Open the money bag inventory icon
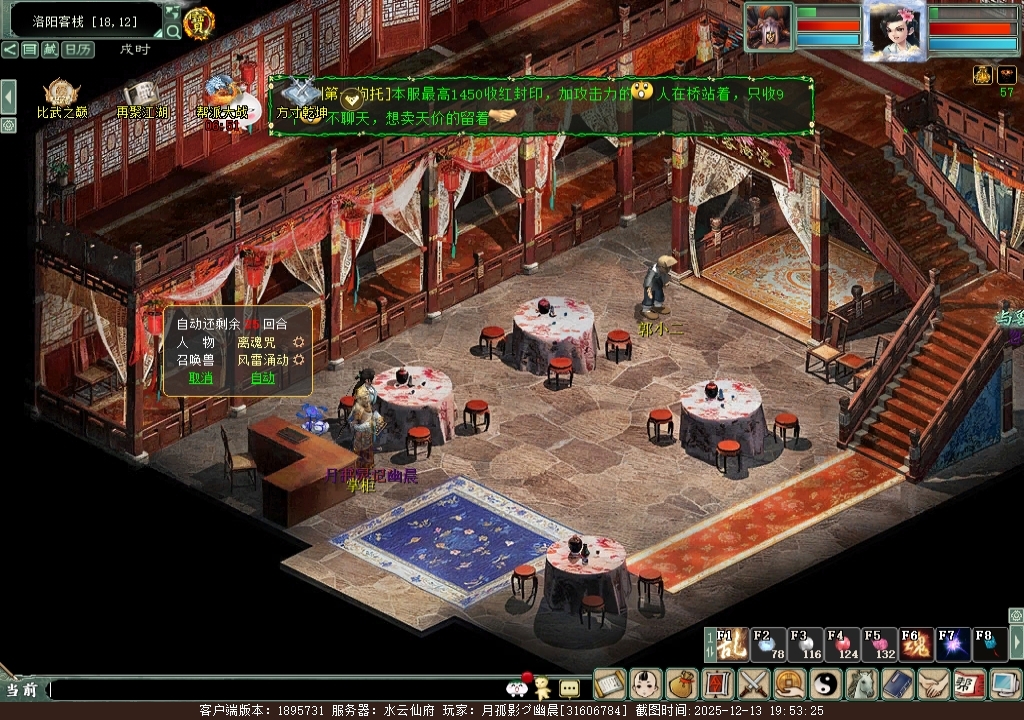This screenshot has width=1024, height=720. [x=682, y=684]
